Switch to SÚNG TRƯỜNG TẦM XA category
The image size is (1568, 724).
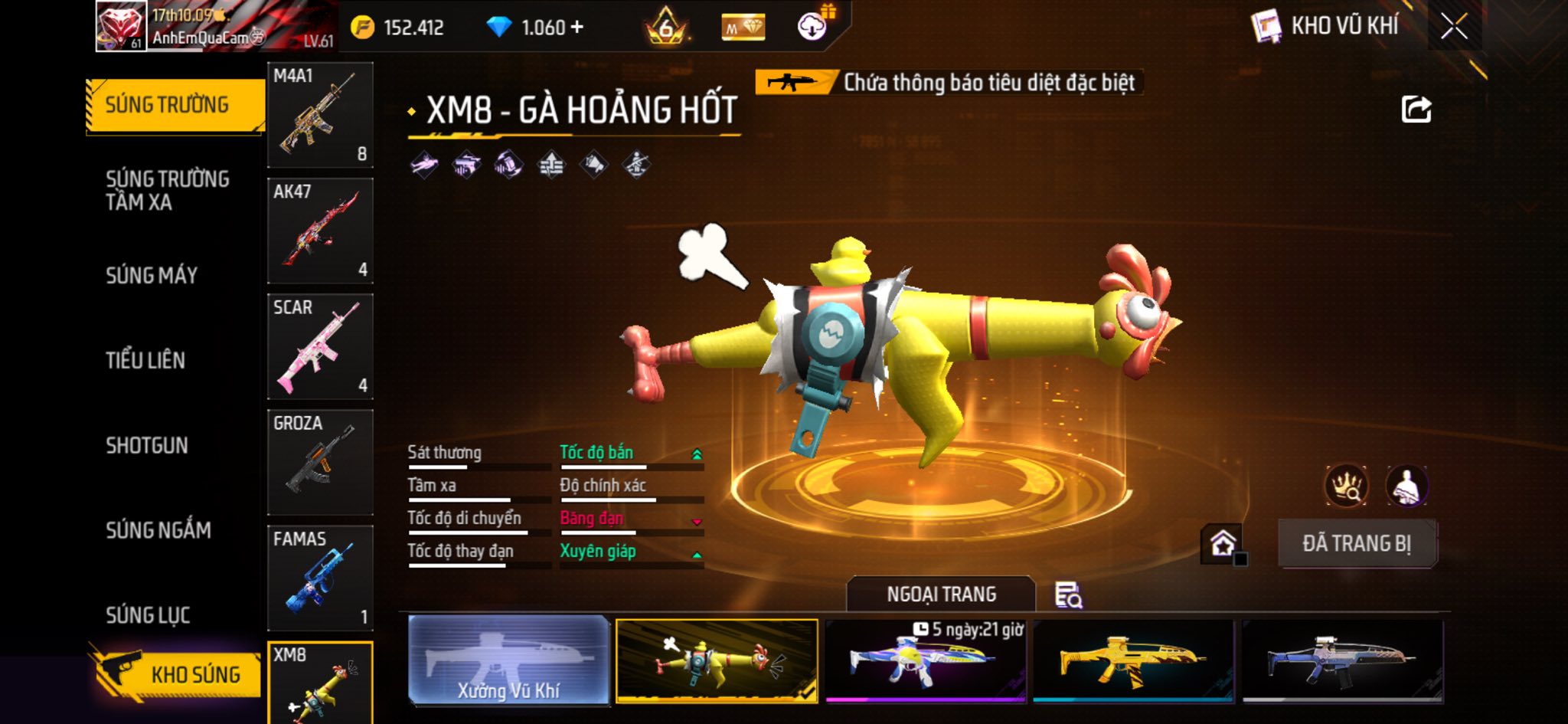click(x=167, y=191)
